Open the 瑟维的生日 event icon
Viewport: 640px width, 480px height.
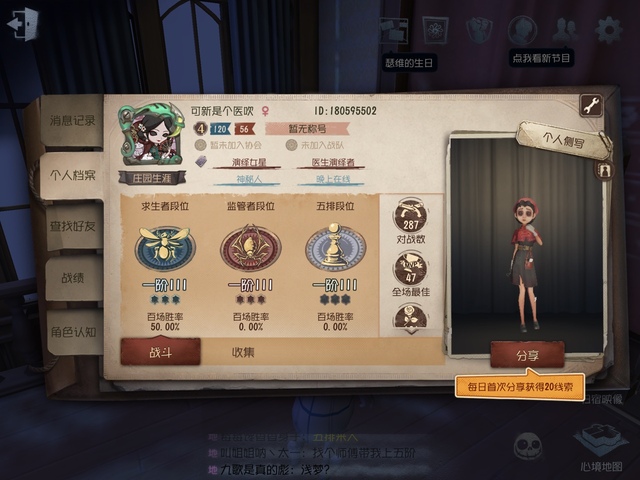pos(433,32)
